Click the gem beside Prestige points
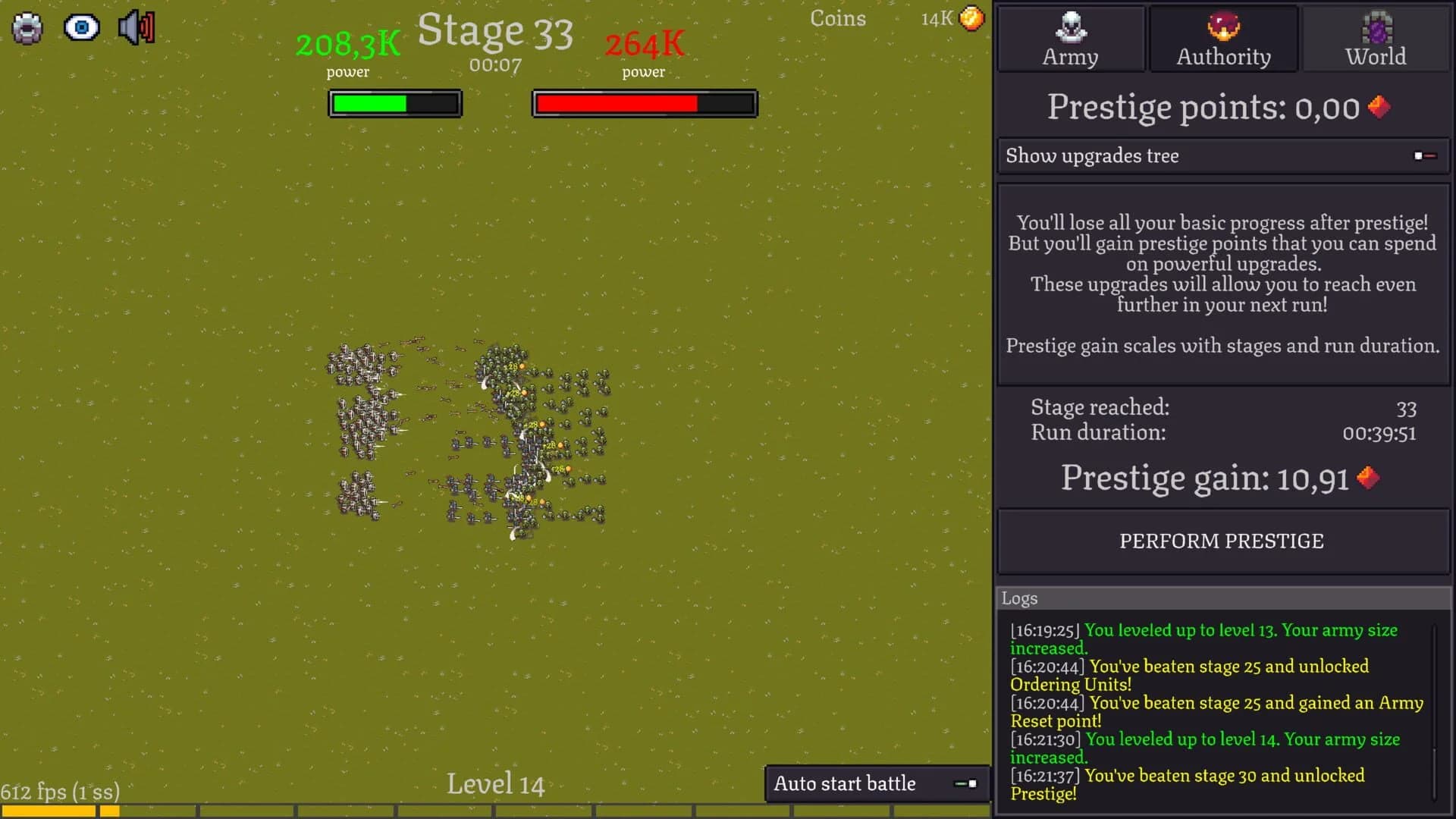1456x819 pixels. point(1379,107)
